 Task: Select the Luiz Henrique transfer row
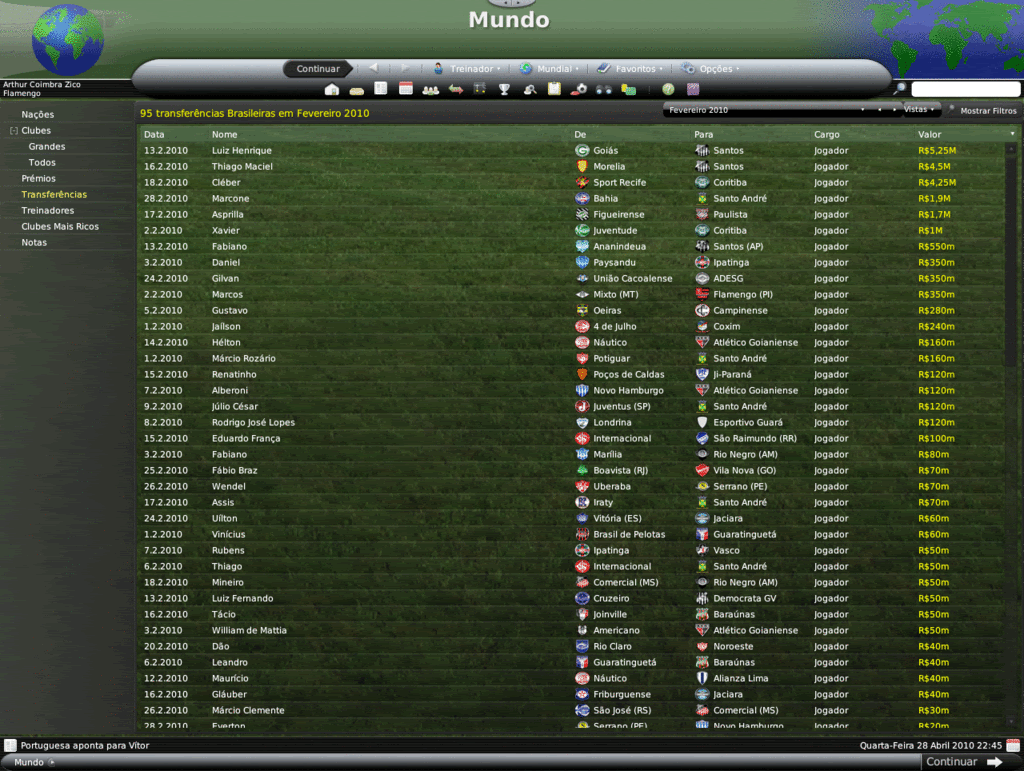pos(242,151)
